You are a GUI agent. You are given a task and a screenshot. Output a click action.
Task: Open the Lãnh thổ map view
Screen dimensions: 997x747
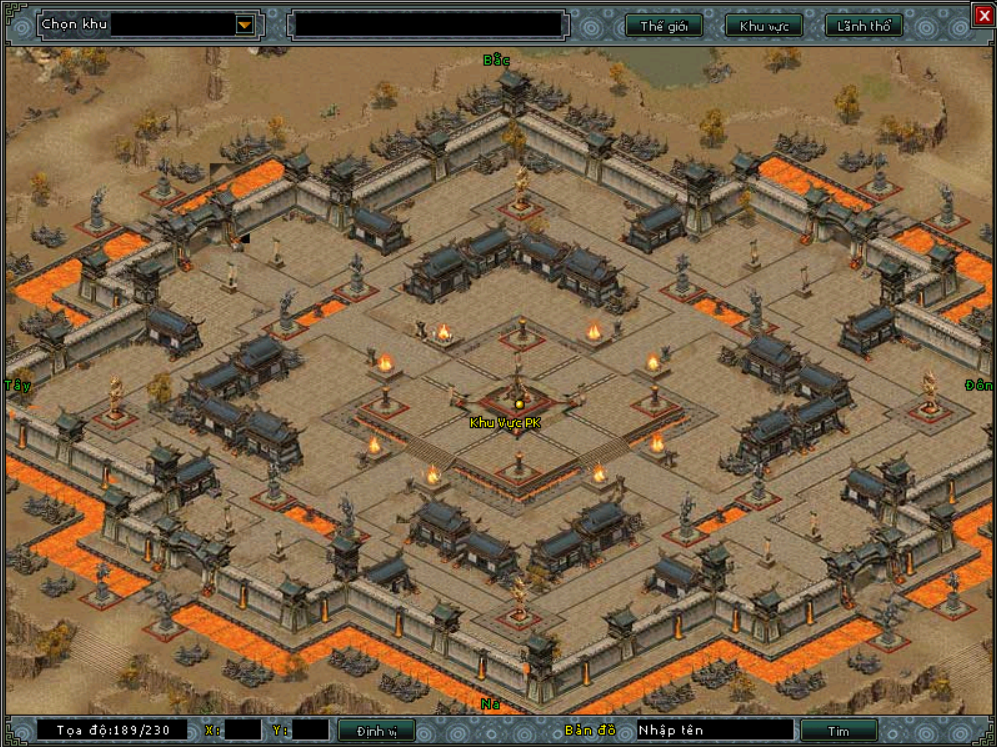(x=864, y=26)
